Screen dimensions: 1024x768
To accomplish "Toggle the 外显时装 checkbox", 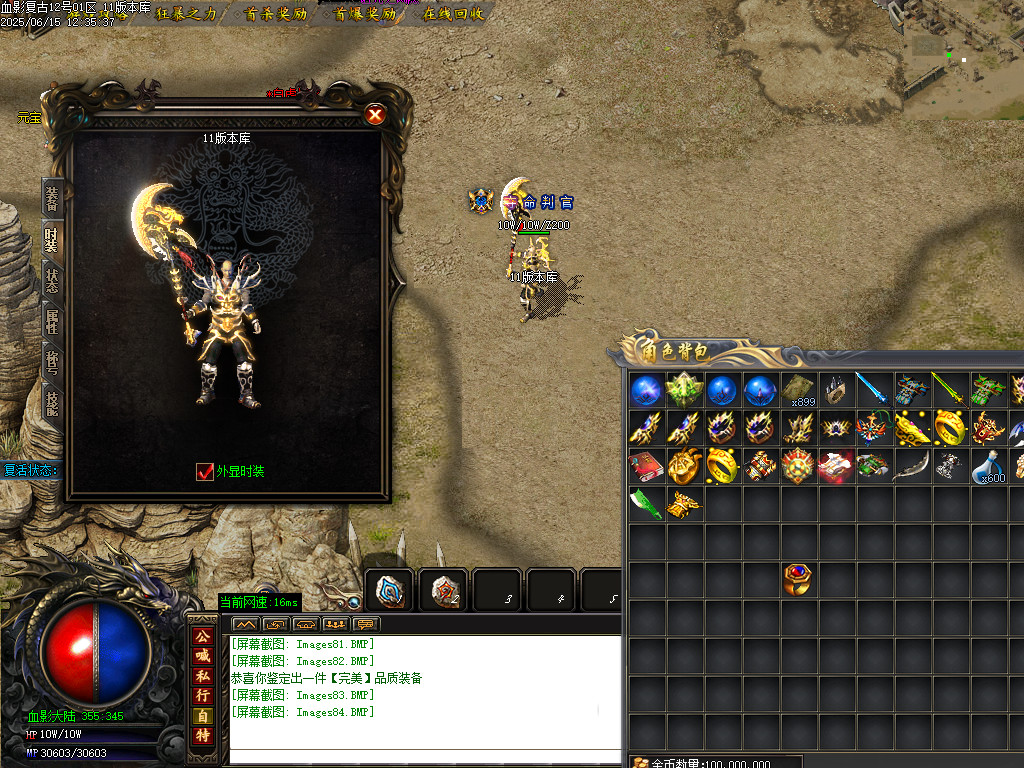I will coord(205,471).
